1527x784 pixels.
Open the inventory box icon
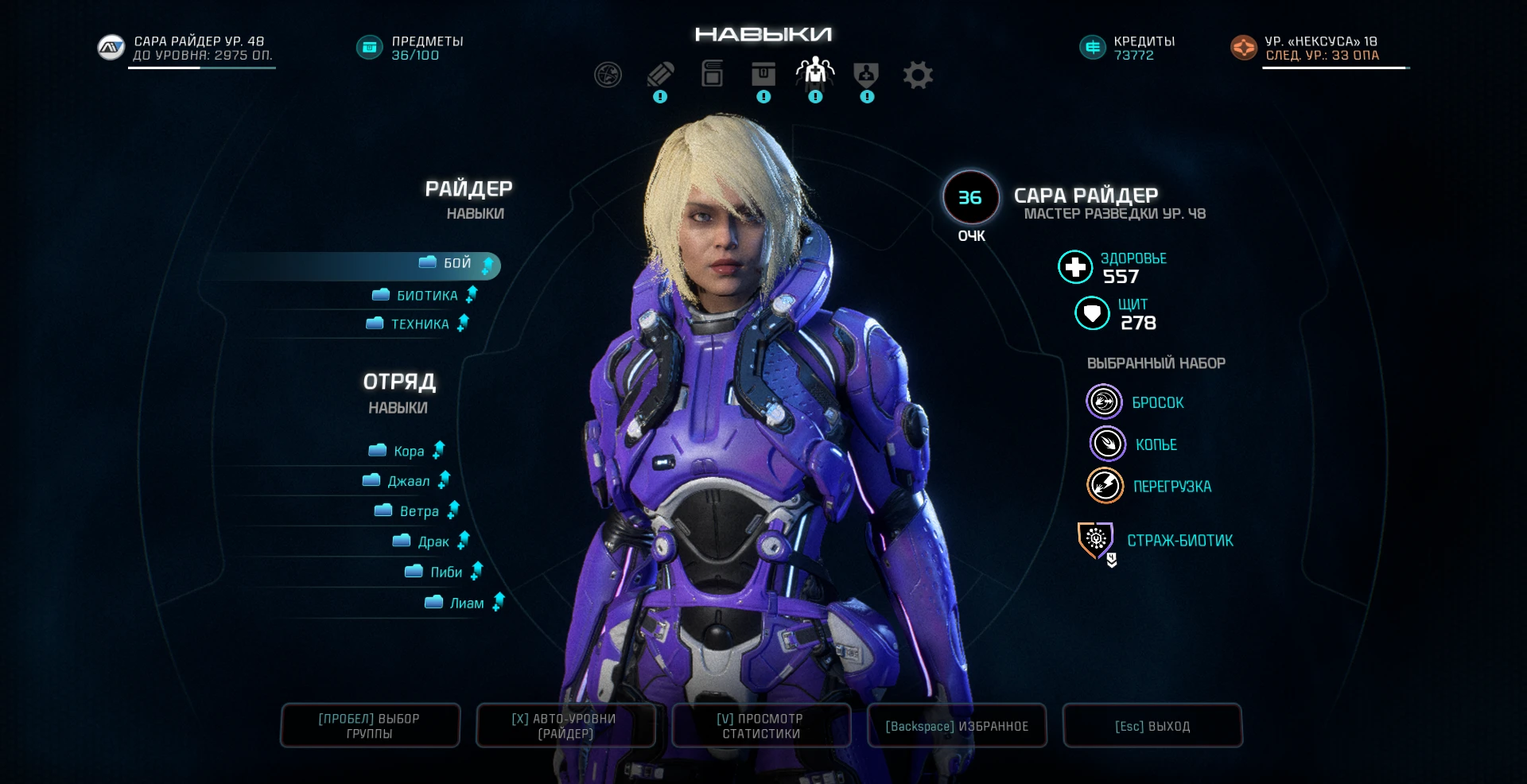(763, 74)
